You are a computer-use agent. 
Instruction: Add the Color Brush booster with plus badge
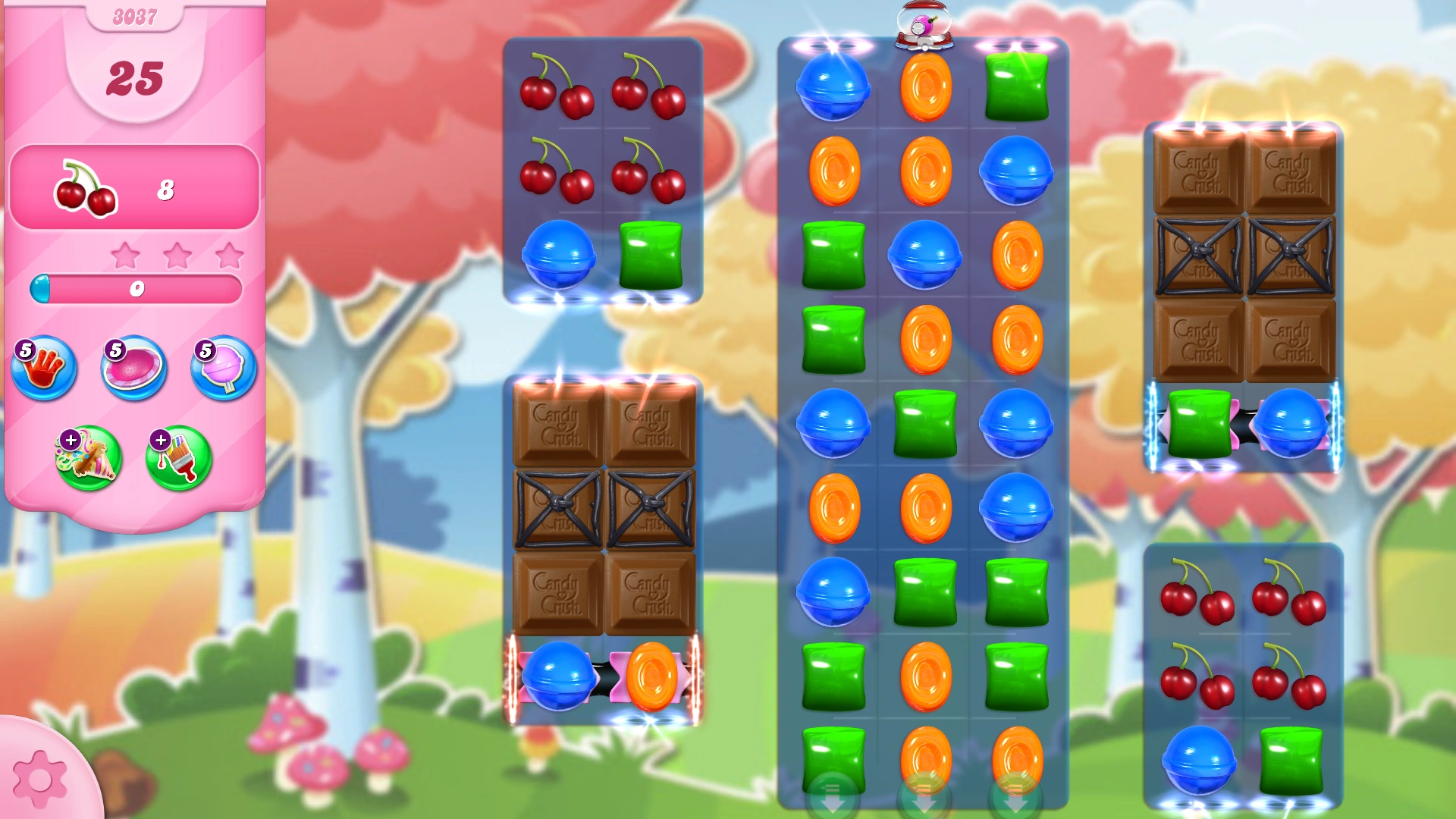click(x=178, y=457)
